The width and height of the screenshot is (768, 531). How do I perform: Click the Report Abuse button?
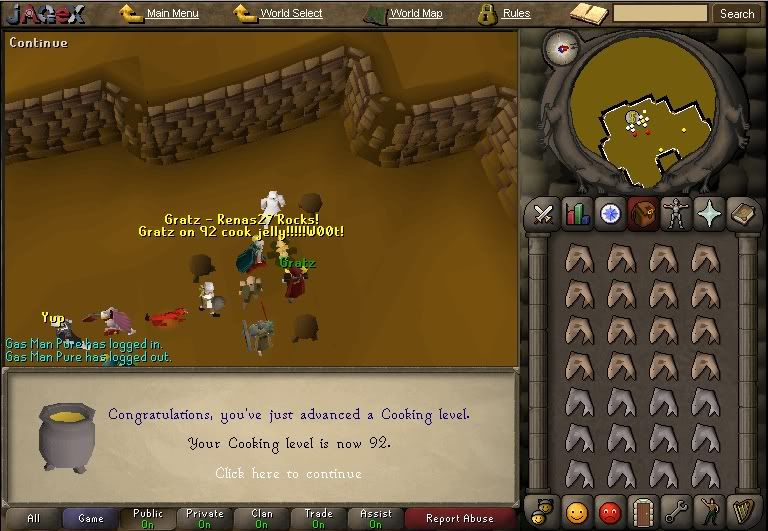coord(460,518)
